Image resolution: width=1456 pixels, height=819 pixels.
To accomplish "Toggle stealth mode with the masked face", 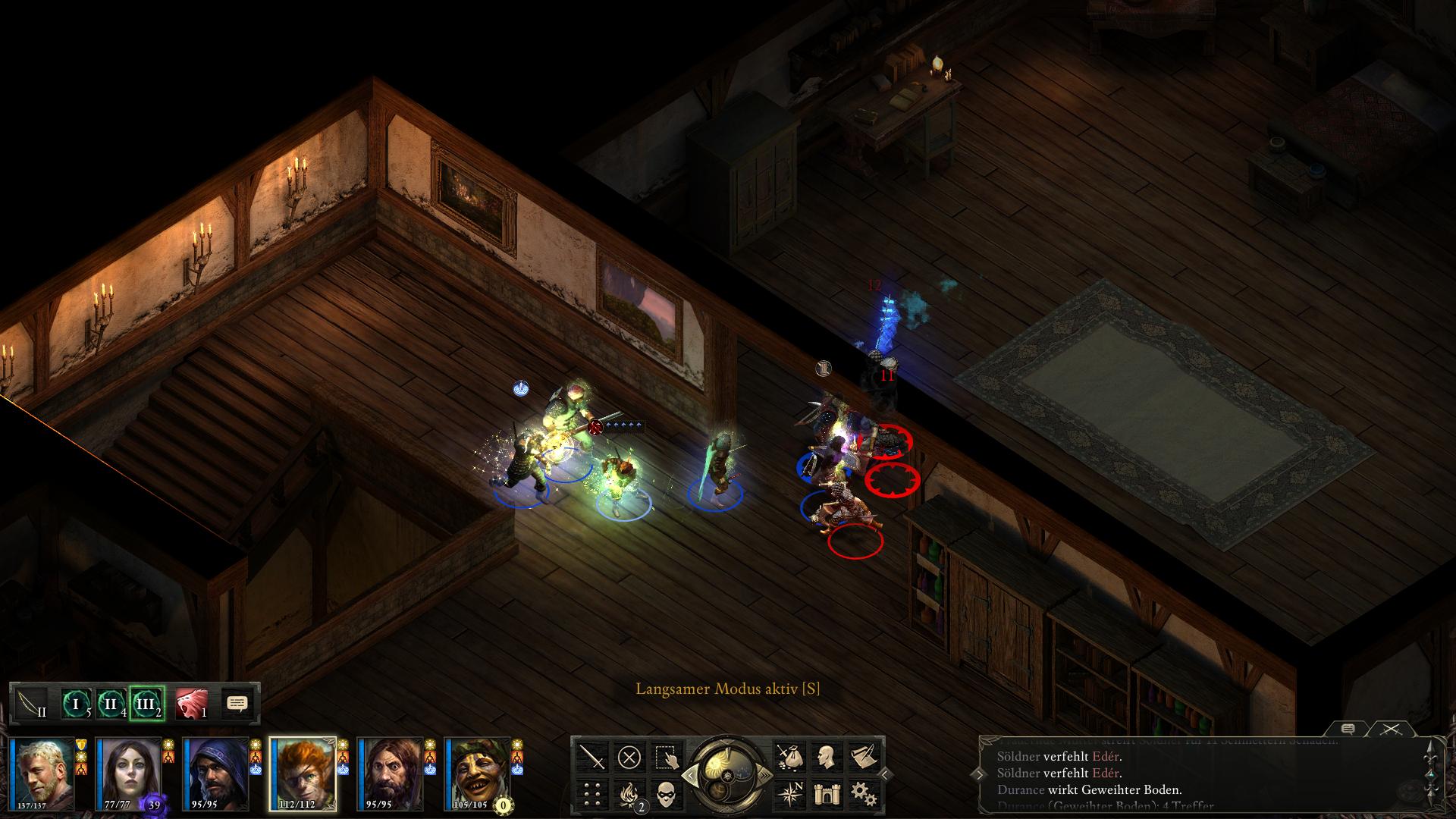I will 666,793.
